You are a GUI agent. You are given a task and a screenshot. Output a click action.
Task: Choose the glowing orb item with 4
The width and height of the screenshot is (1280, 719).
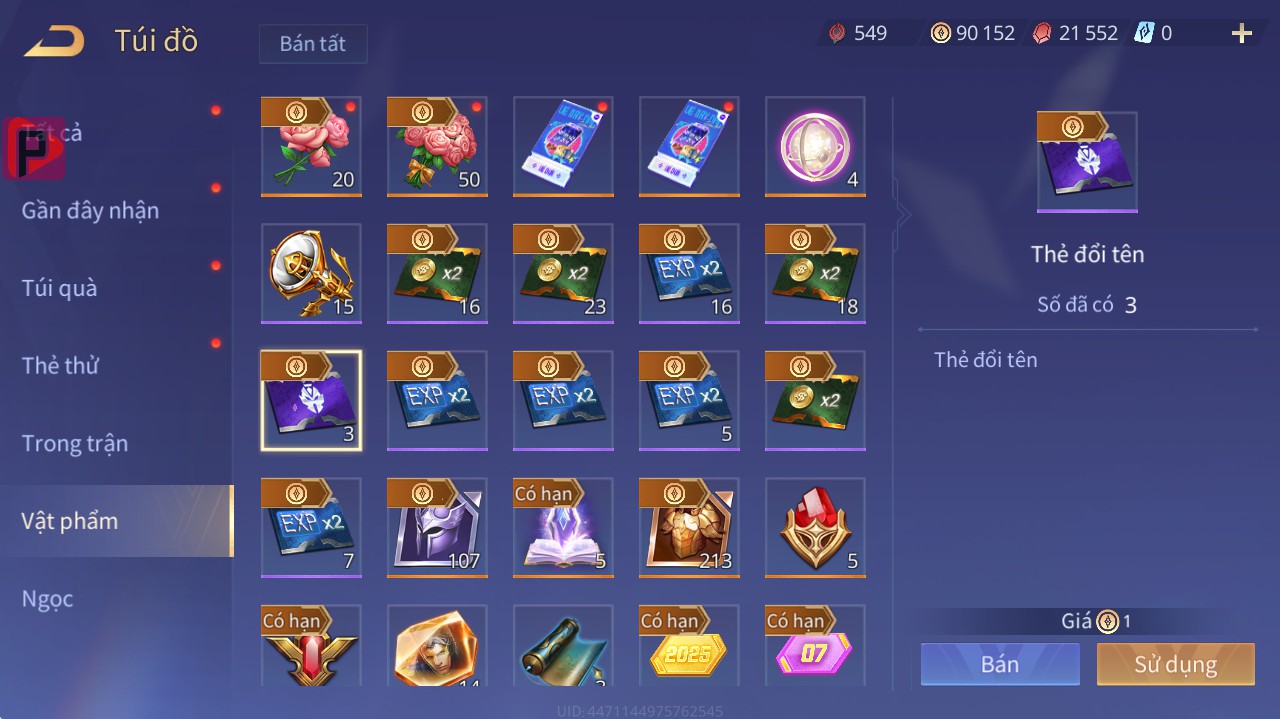tap(815, 146)
